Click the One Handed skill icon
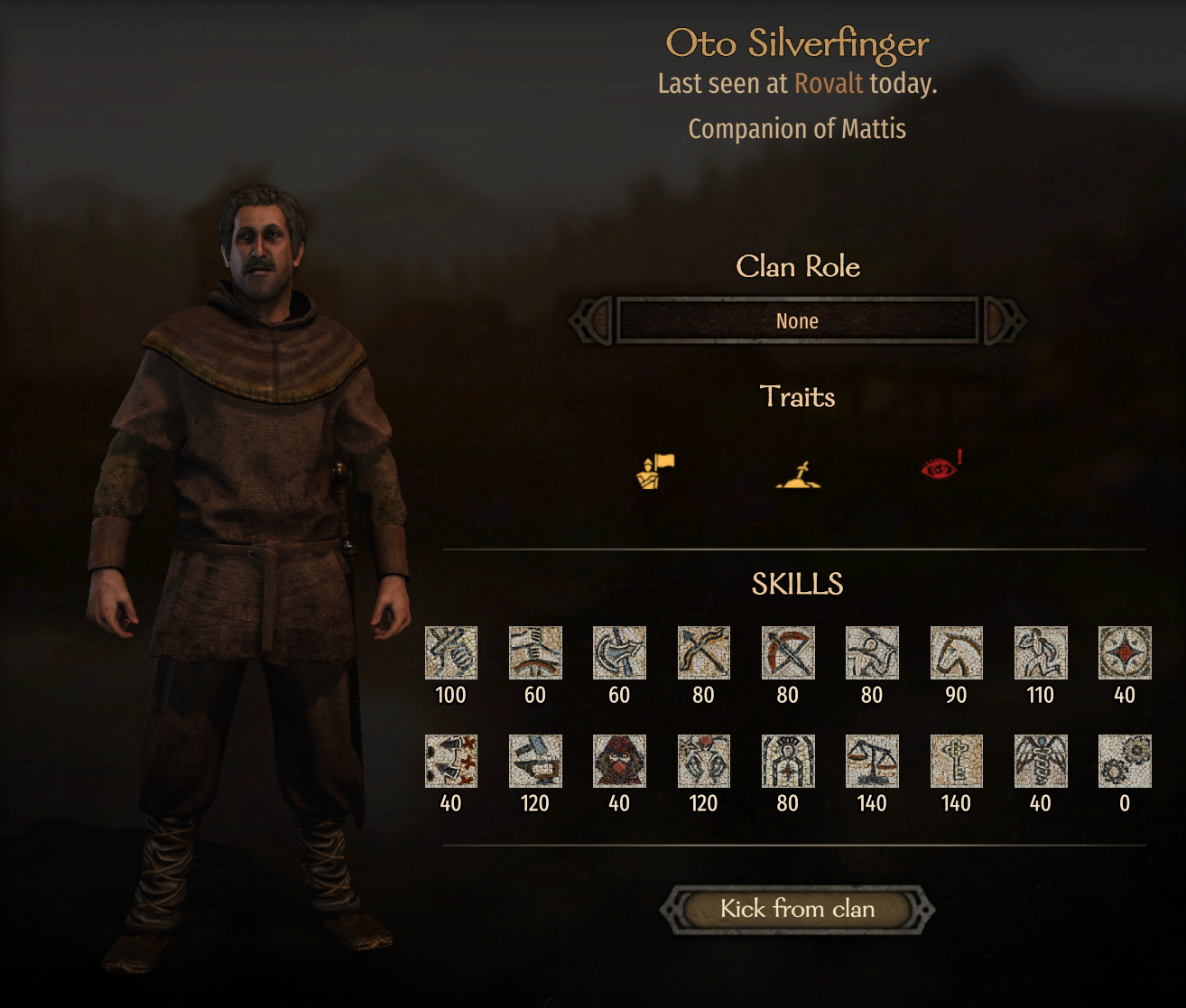 point(450,652)
